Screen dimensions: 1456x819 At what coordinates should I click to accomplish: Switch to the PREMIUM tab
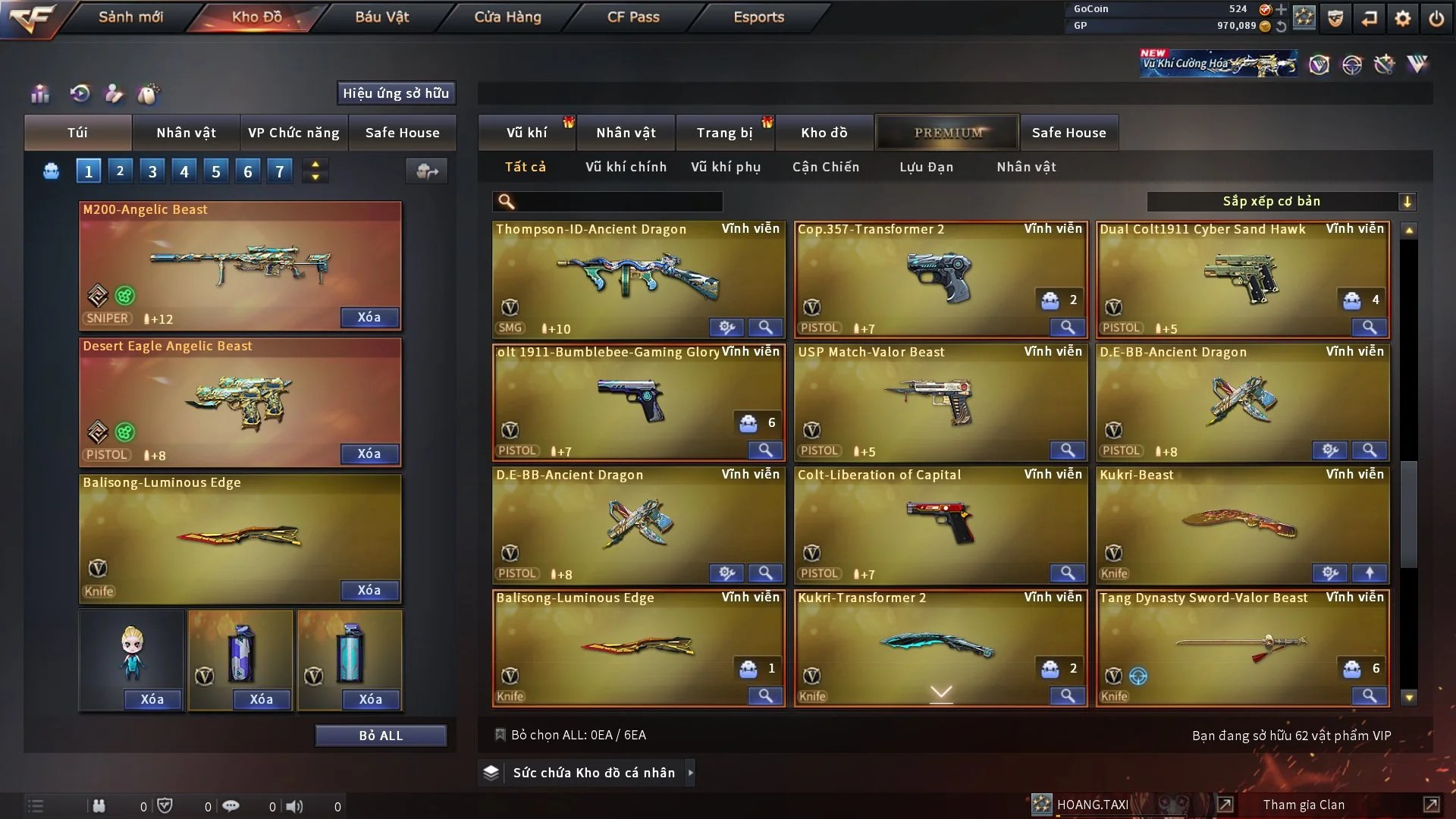947,133
